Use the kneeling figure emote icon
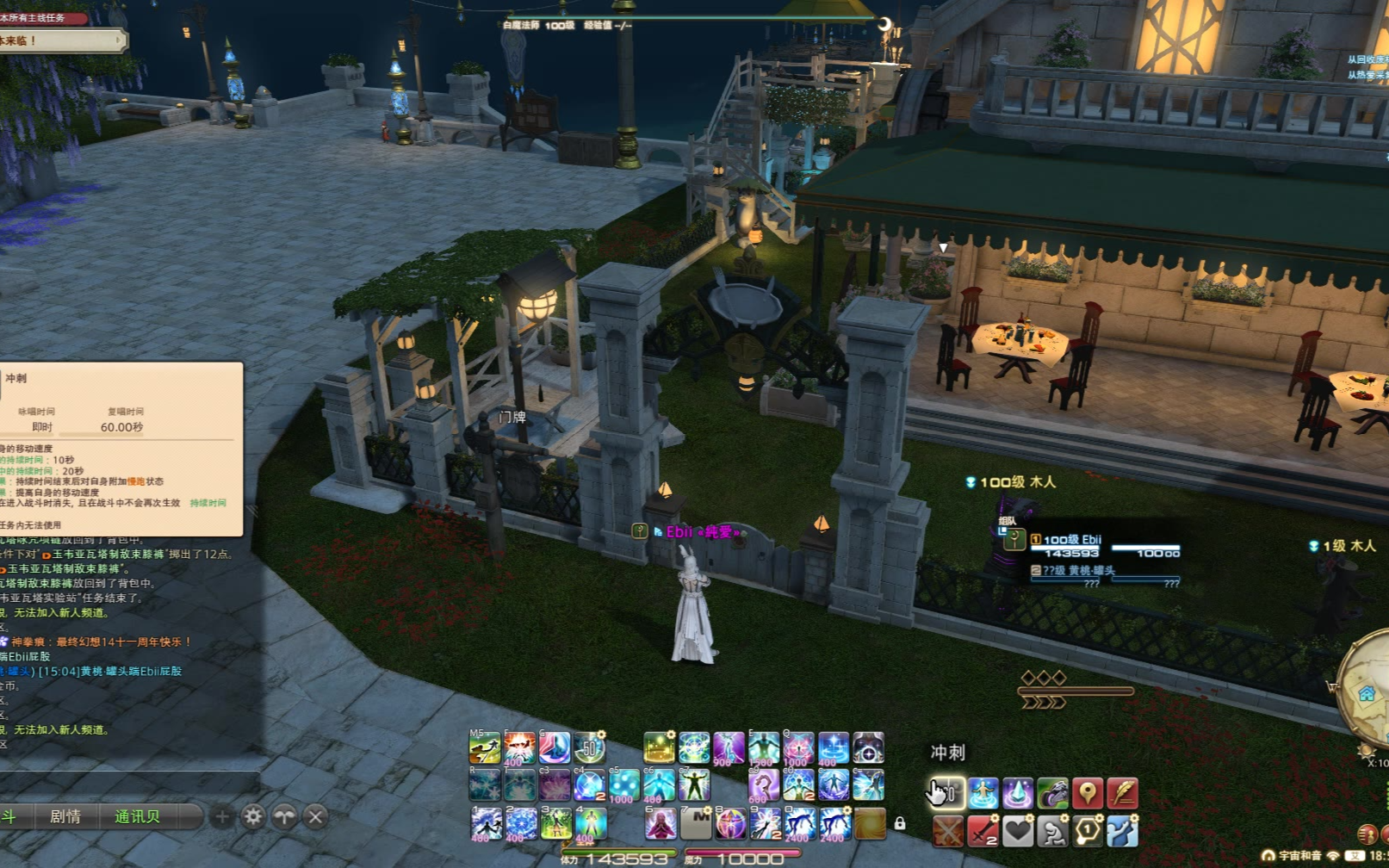The height and width of the screenshot is (868, 1389). 1052,831
